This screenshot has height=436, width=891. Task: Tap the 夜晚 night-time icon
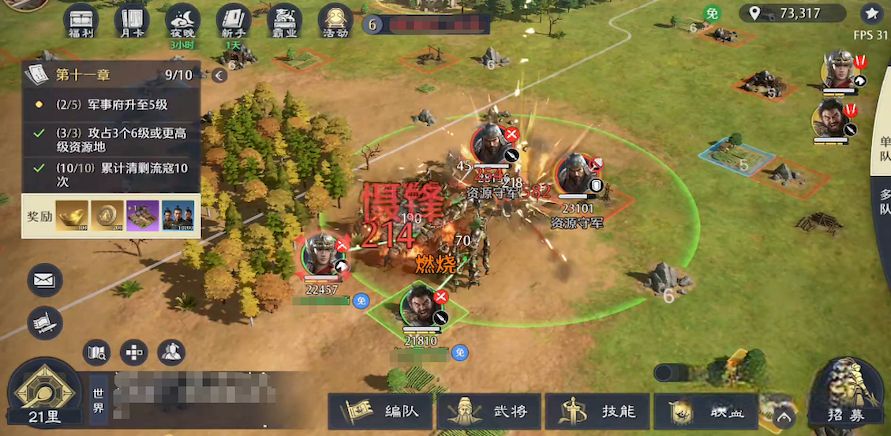click(x=182, y=21)
